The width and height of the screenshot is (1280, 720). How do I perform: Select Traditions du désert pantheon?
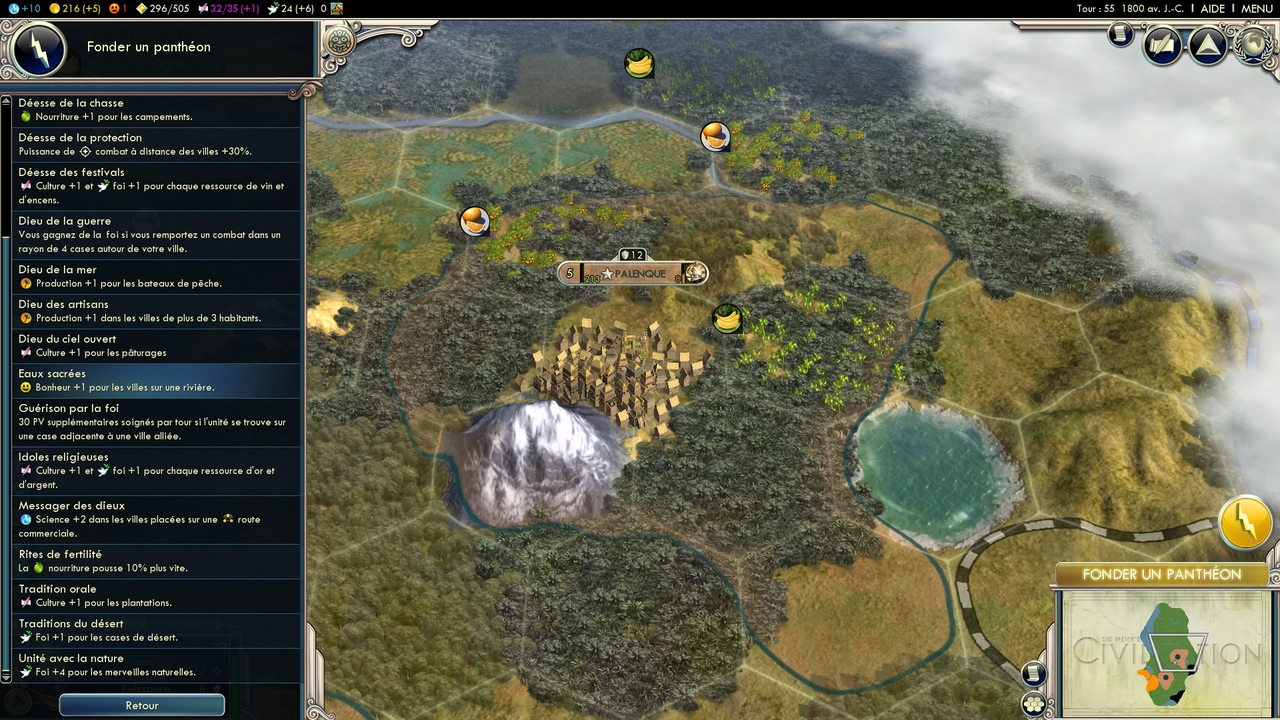pyautogui.click(x=156, y=630)
